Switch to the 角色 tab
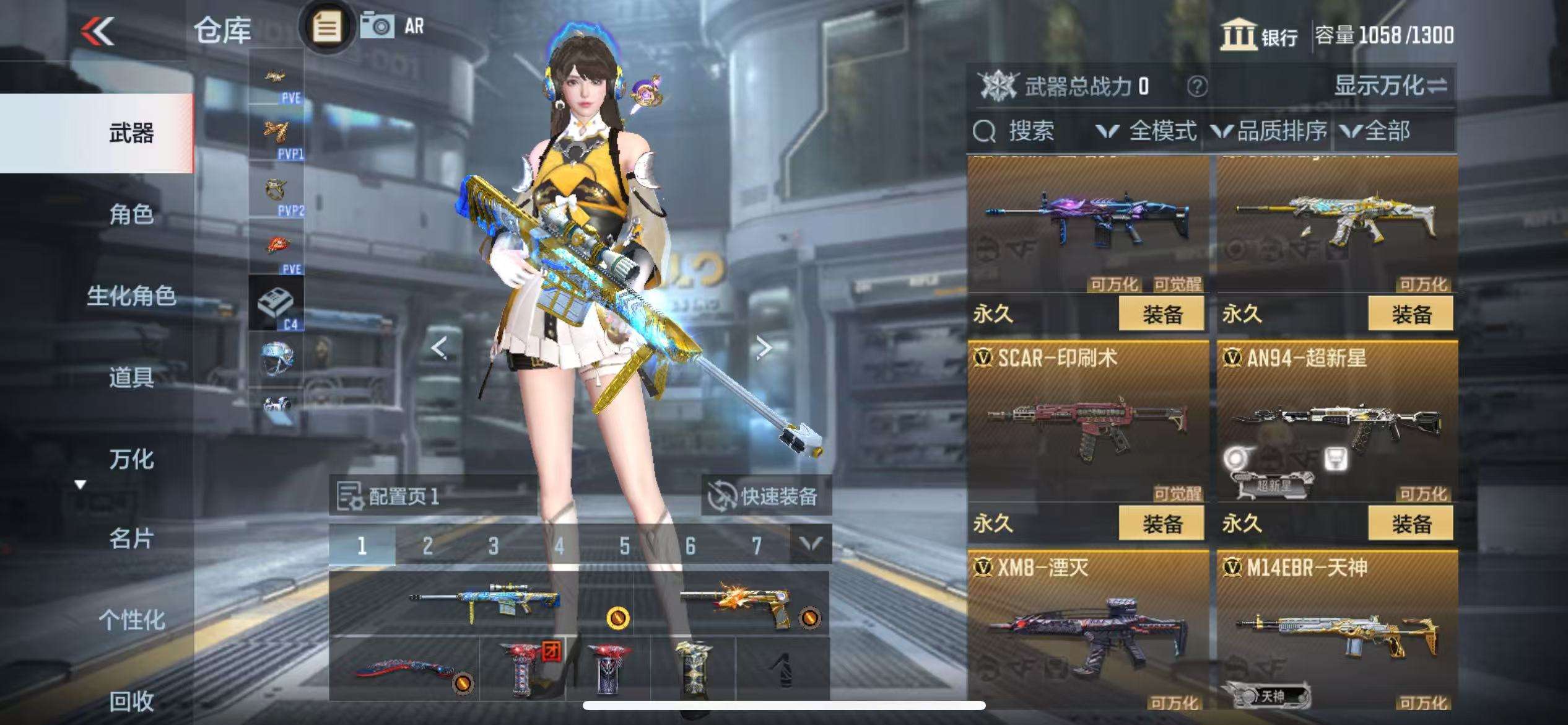This screenshot has height=725, width=1568. pos(131,214)
